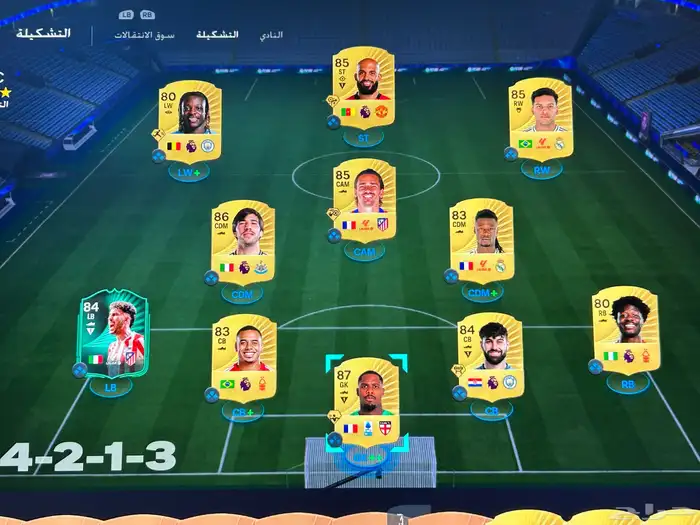Switch to the النادي tab

271,35
